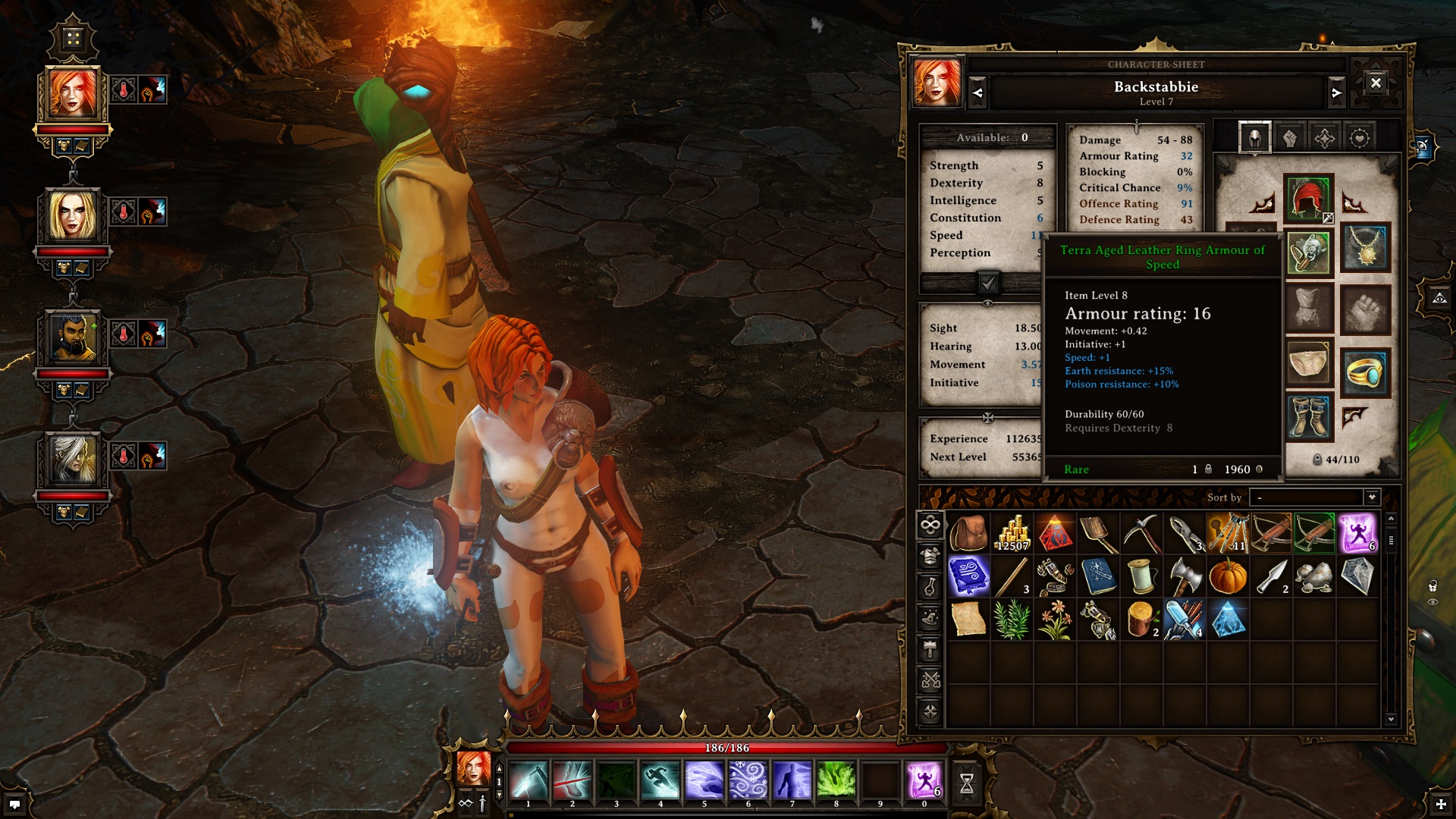Open the Sort by dropdown
The height and width of the screenshot is (819, 1456).
point(1371,497)
